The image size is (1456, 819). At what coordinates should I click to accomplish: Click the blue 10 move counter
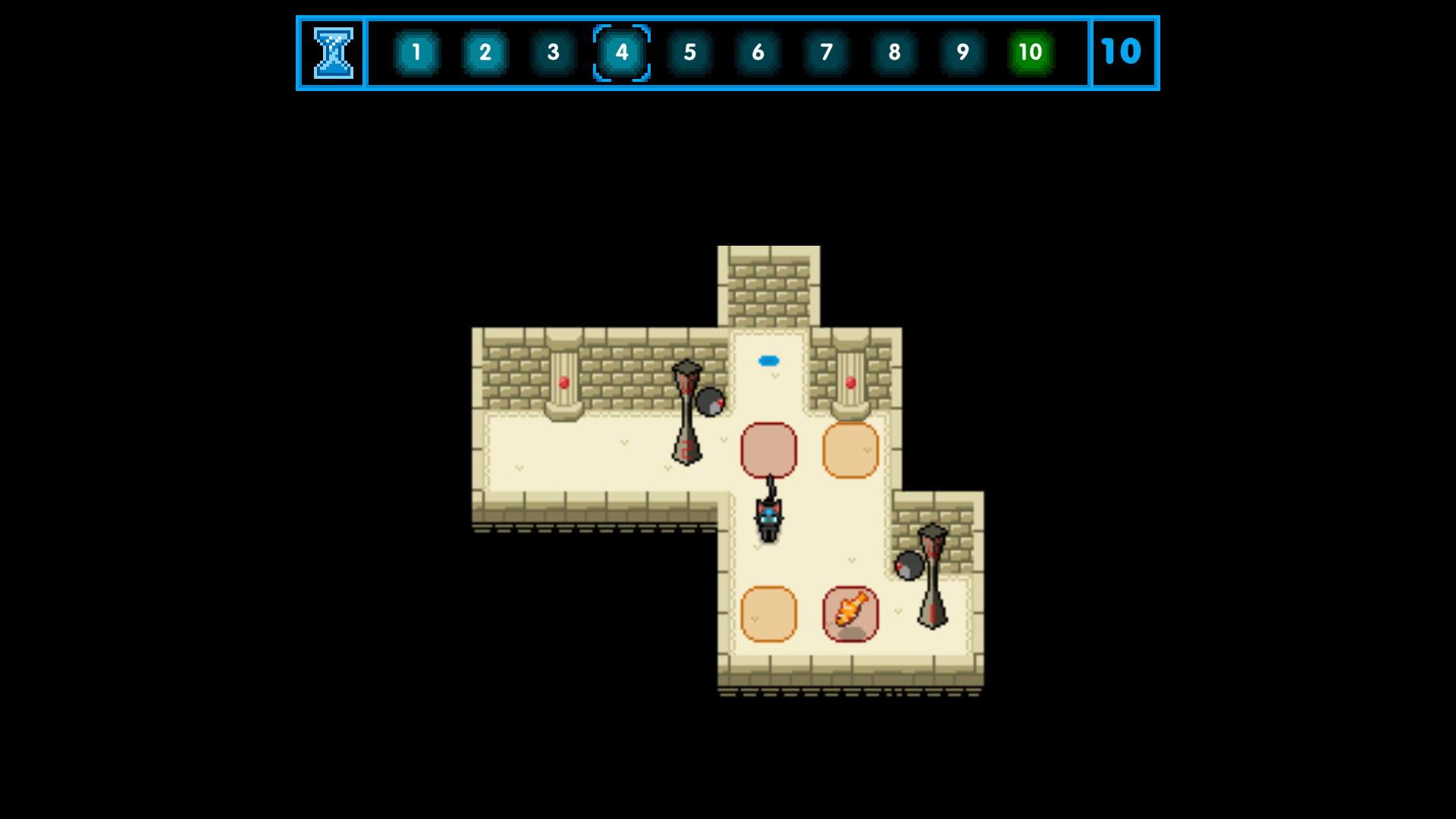pyautogui.click(x=1123, y=52)
